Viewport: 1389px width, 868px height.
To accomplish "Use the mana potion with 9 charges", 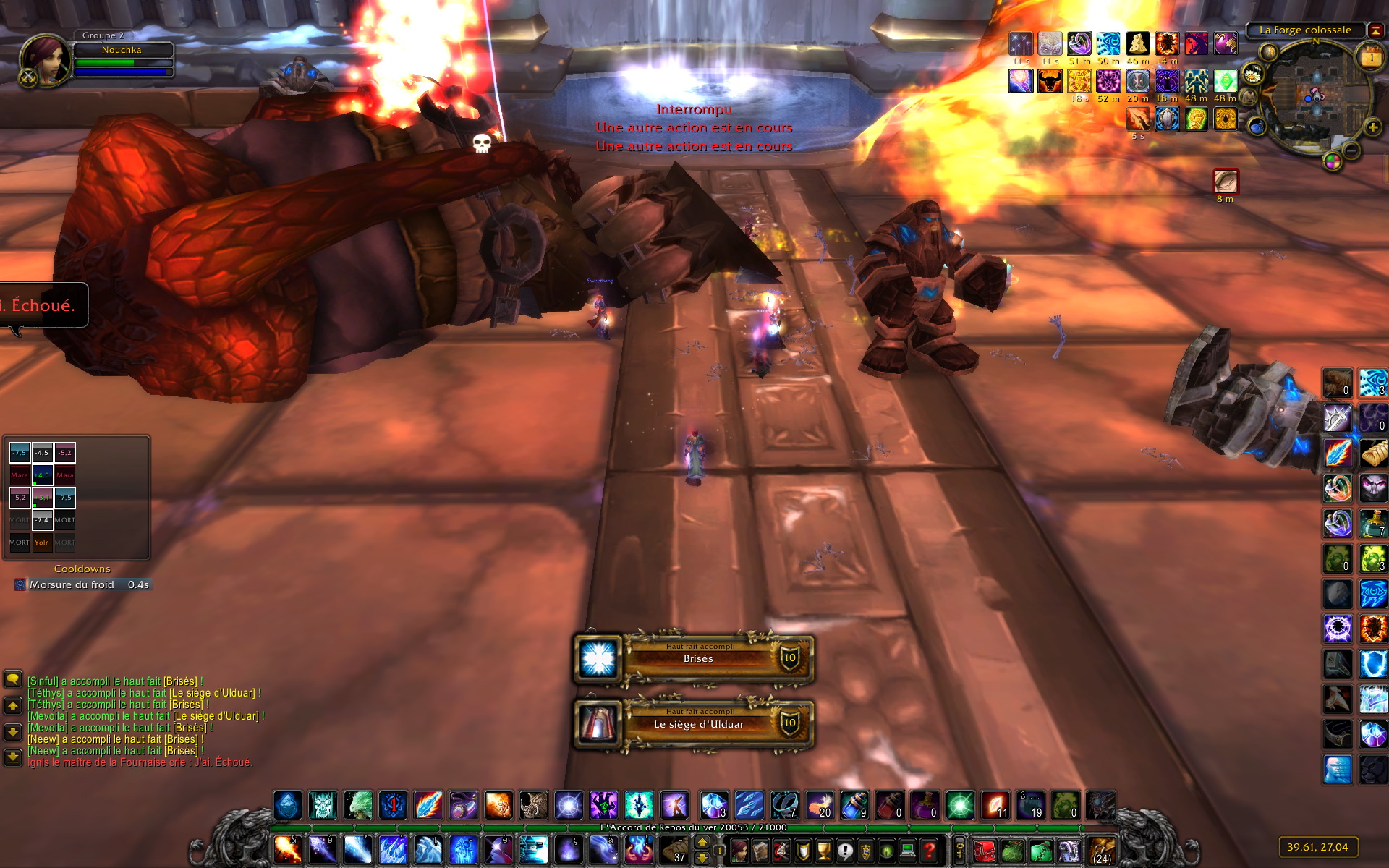I will pyautogui.click(x=854, y=805).
